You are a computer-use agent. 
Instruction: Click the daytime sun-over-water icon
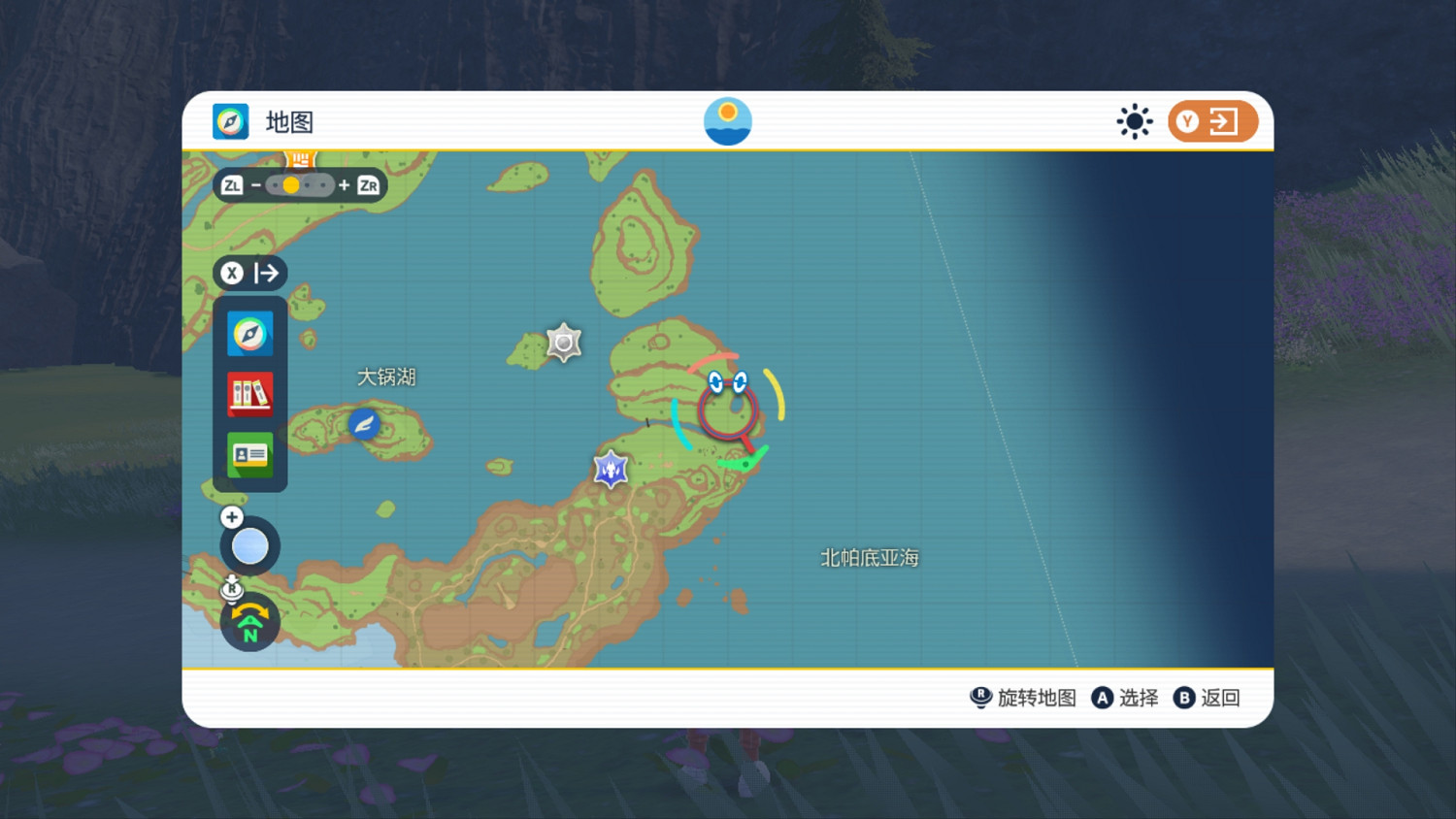727,121
